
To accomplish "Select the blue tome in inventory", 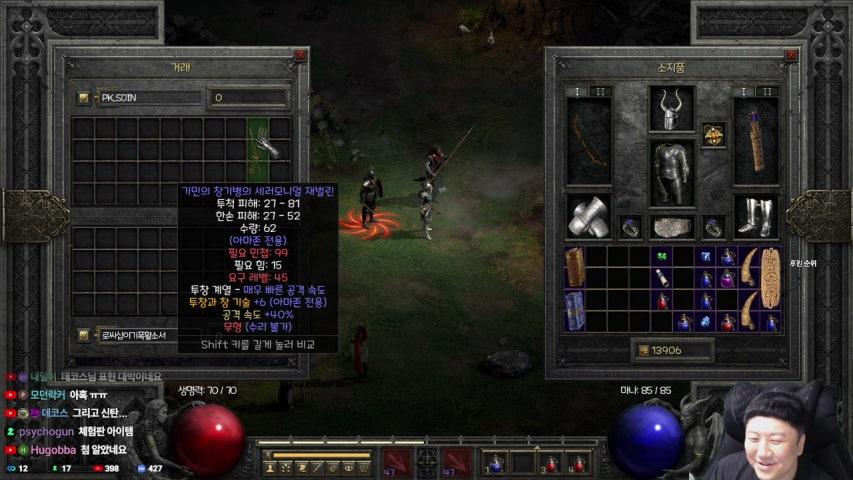I will (576, 310).
